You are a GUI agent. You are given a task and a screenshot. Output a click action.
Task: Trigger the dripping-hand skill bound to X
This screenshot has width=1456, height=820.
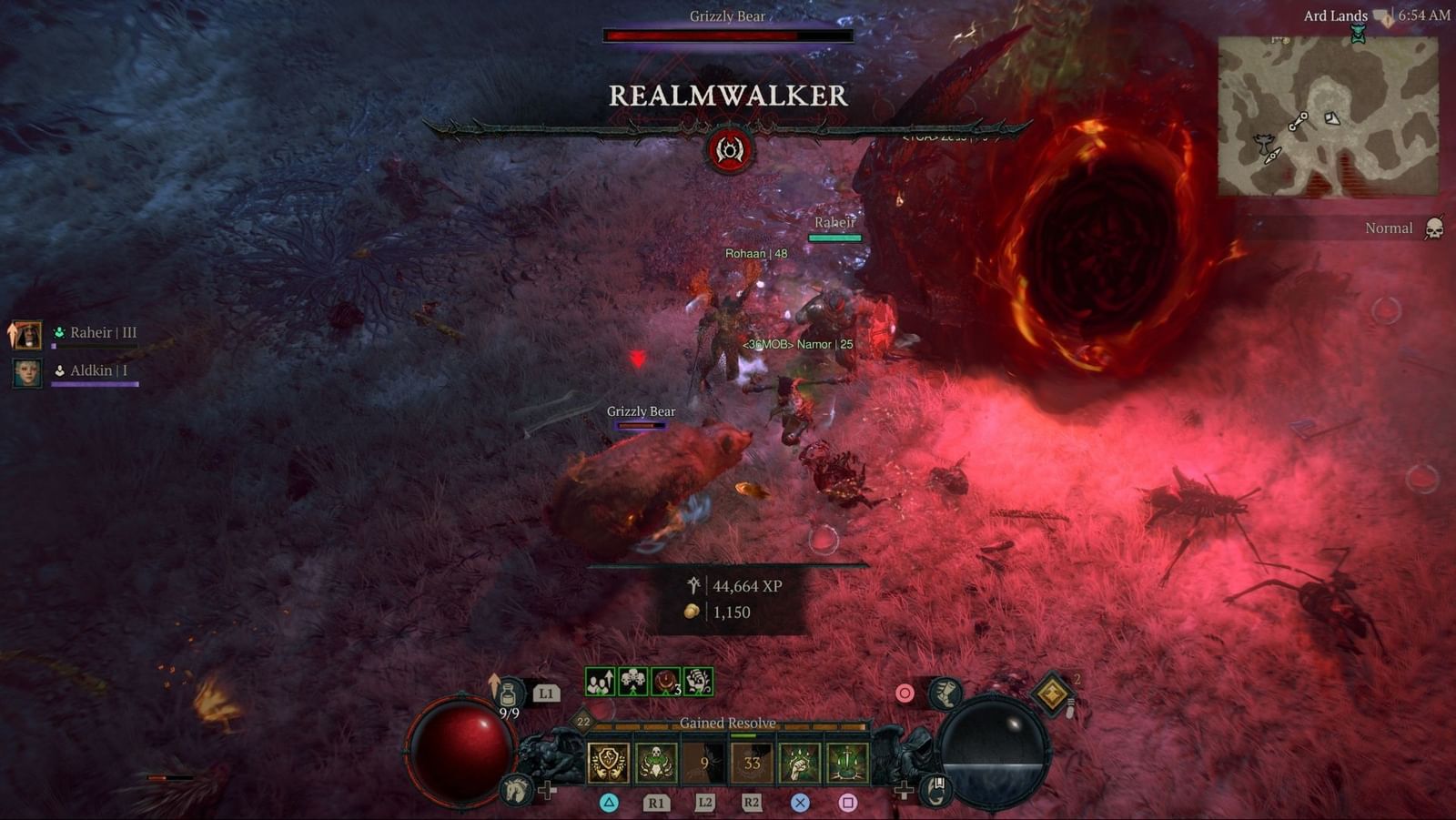point(798,761)
